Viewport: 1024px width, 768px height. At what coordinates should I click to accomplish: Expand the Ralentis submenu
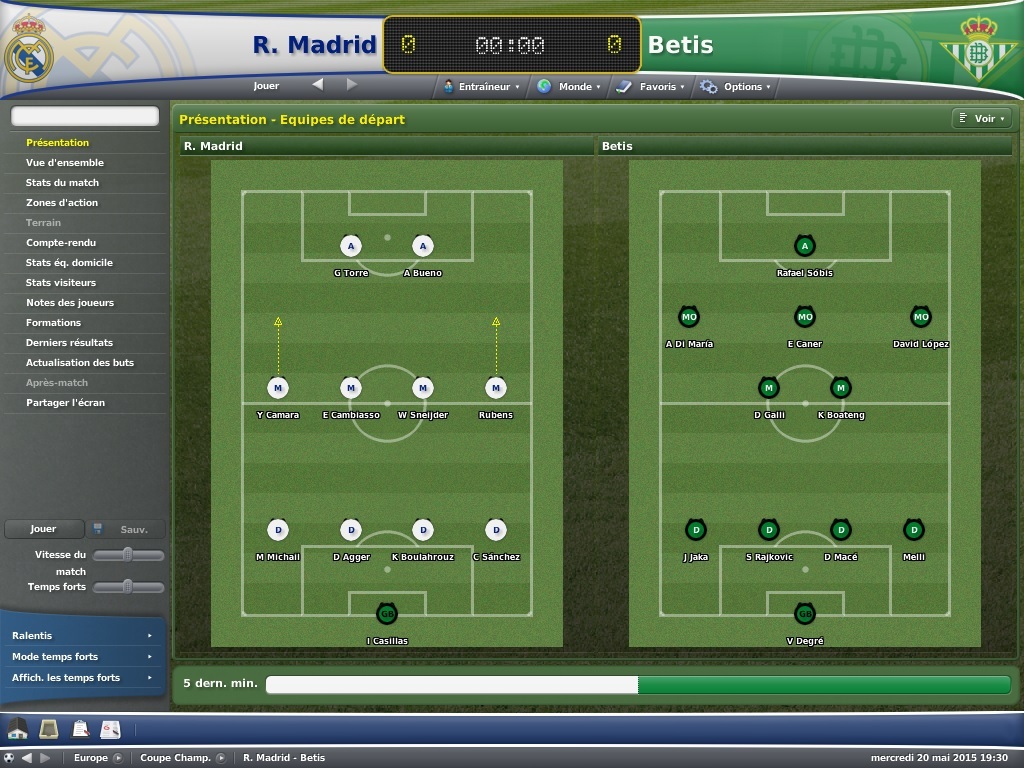82,636
